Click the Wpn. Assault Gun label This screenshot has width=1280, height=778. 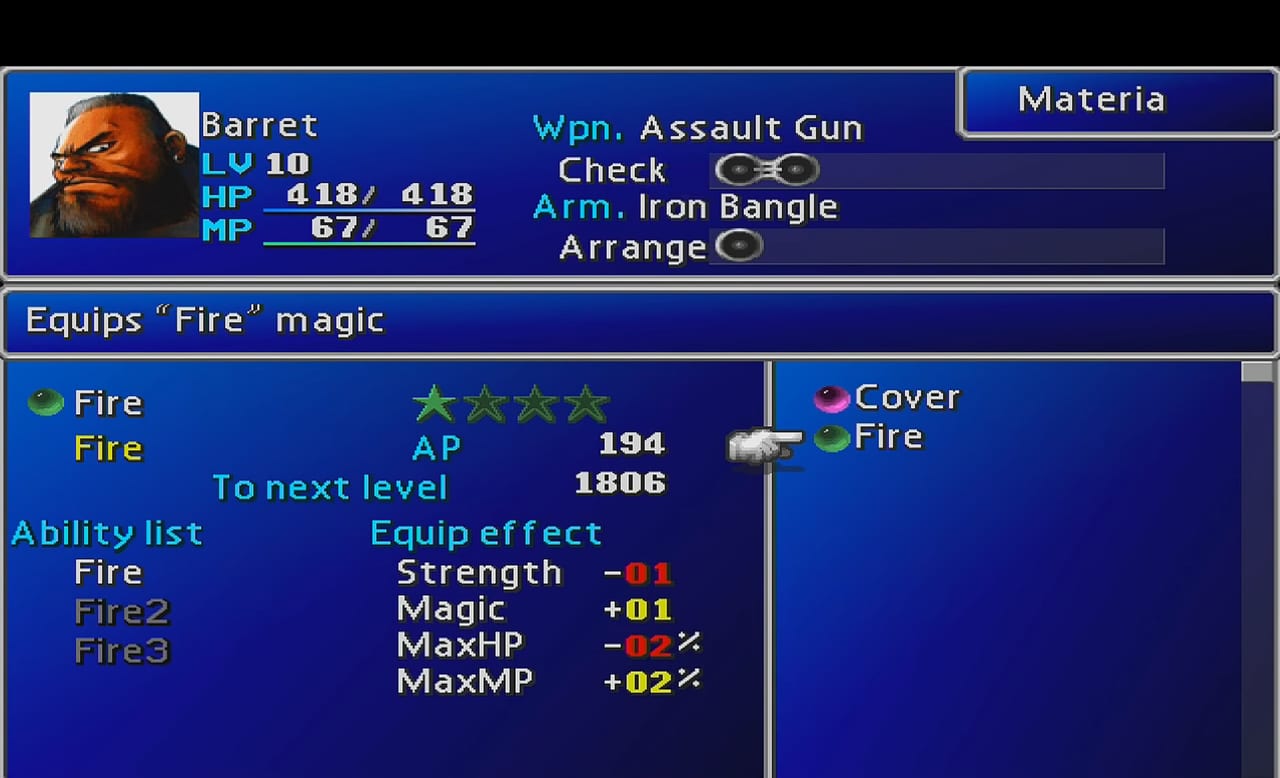click(x=698, y=127)
